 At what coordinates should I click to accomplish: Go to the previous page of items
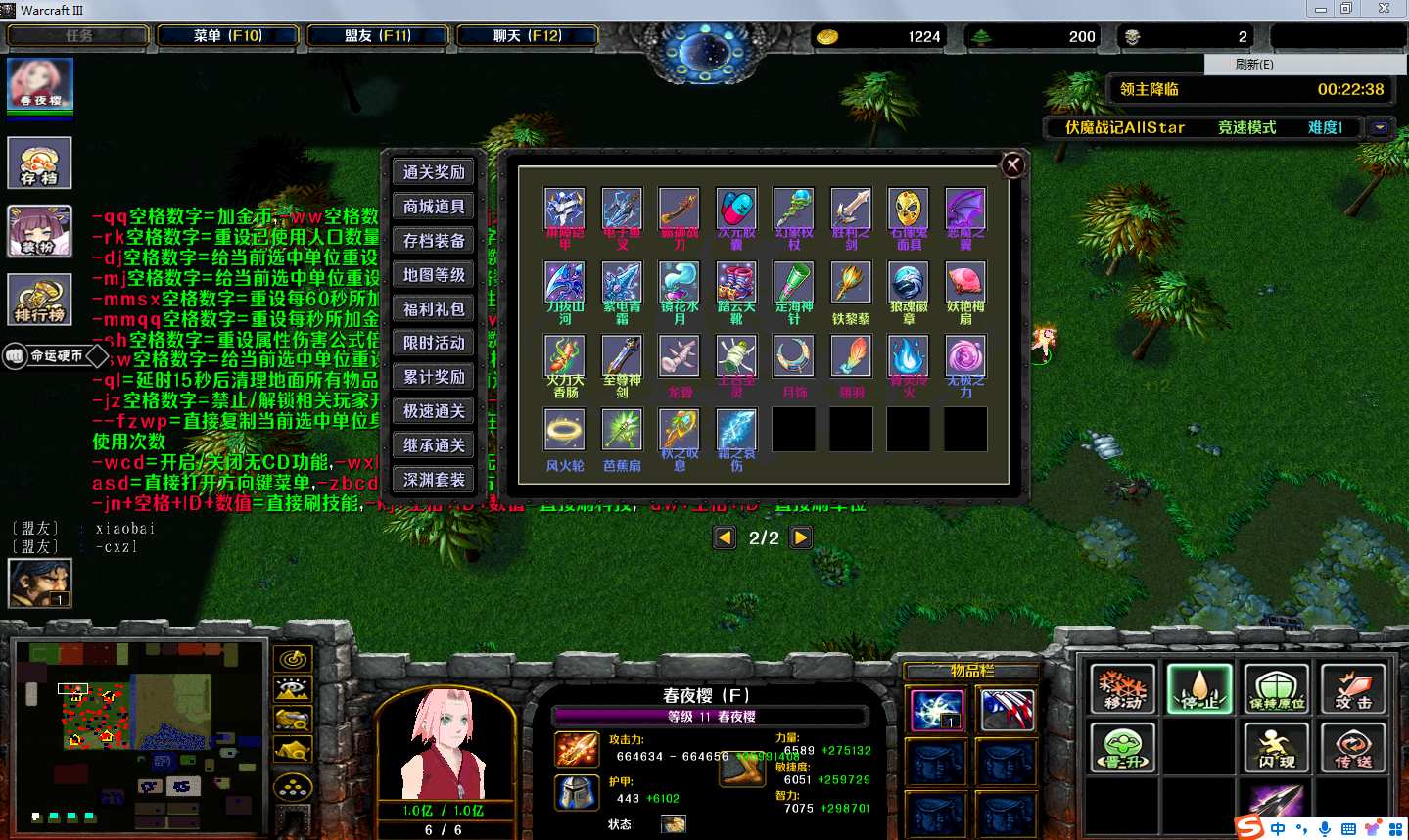(725, 537)
